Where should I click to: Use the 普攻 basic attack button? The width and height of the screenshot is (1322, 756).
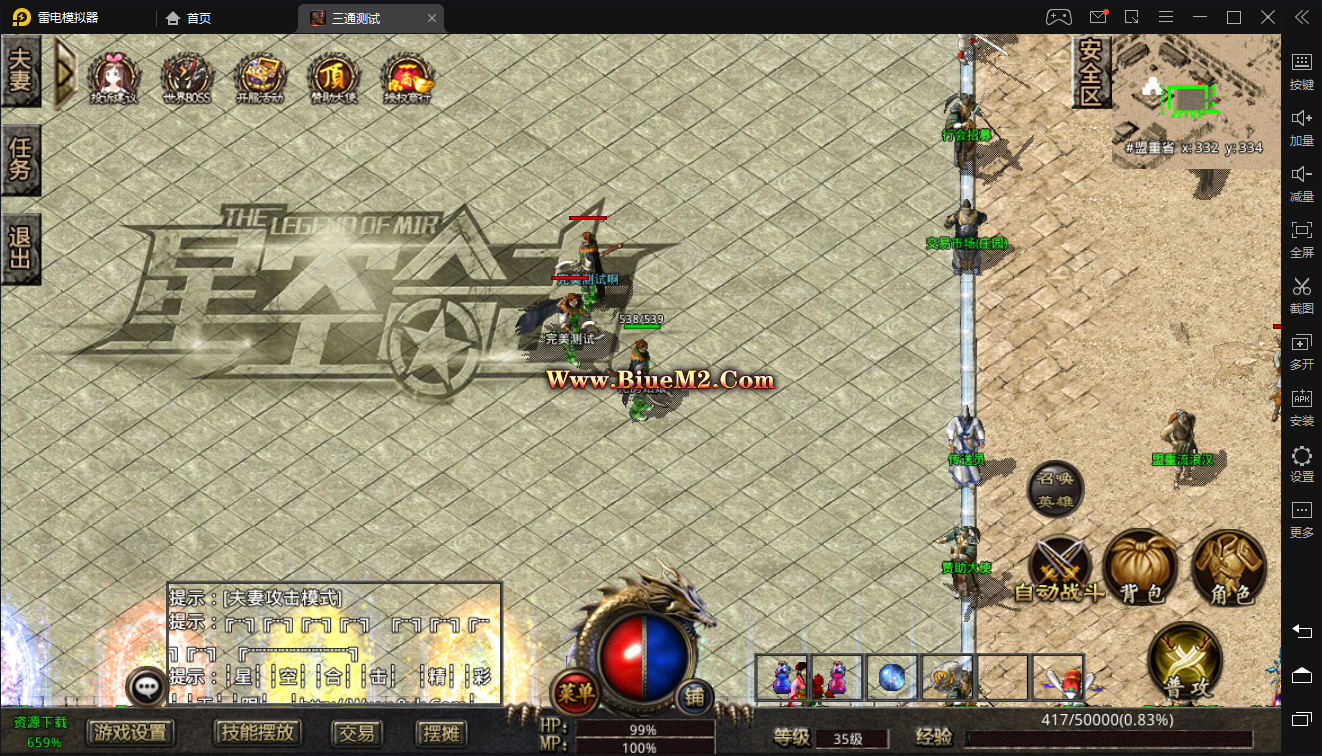tap(1185, 660)
